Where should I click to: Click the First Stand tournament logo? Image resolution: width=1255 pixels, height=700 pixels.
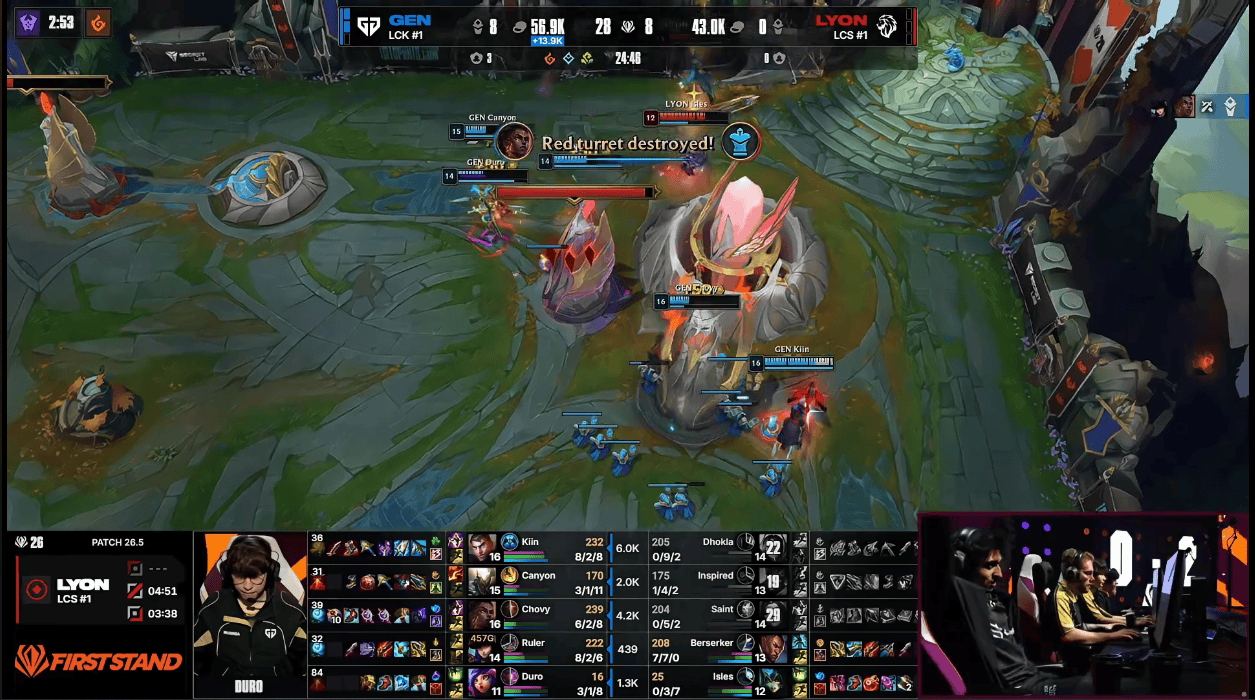pos(98,661)
